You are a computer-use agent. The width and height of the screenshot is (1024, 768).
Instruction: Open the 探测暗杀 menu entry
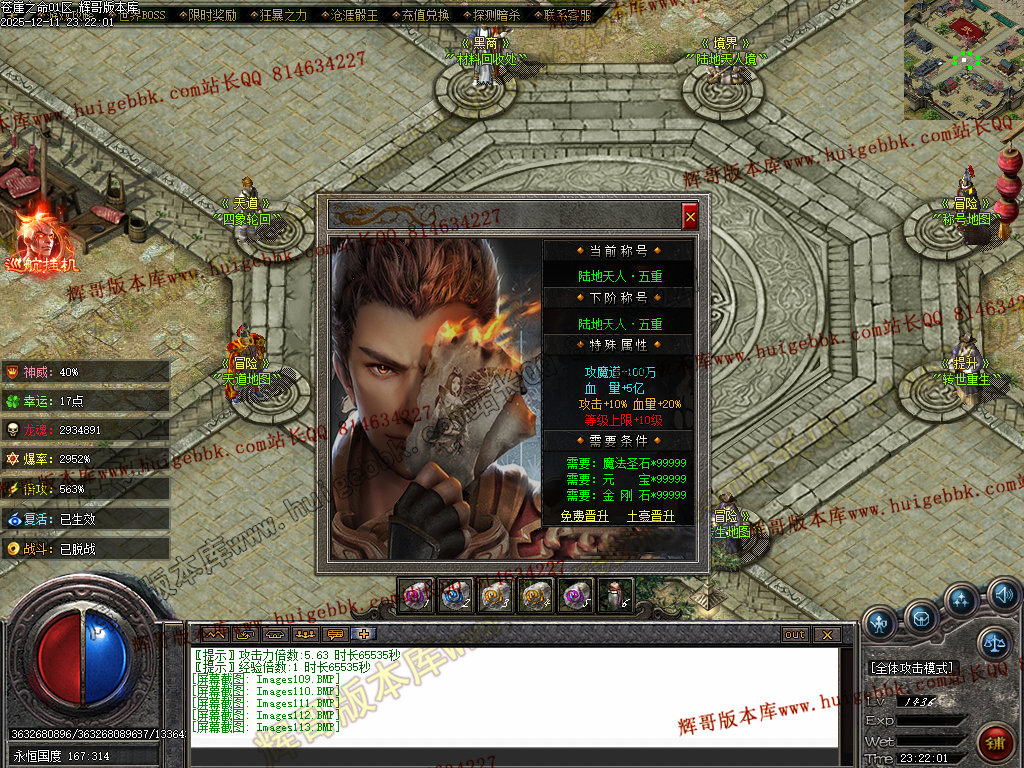496,15
